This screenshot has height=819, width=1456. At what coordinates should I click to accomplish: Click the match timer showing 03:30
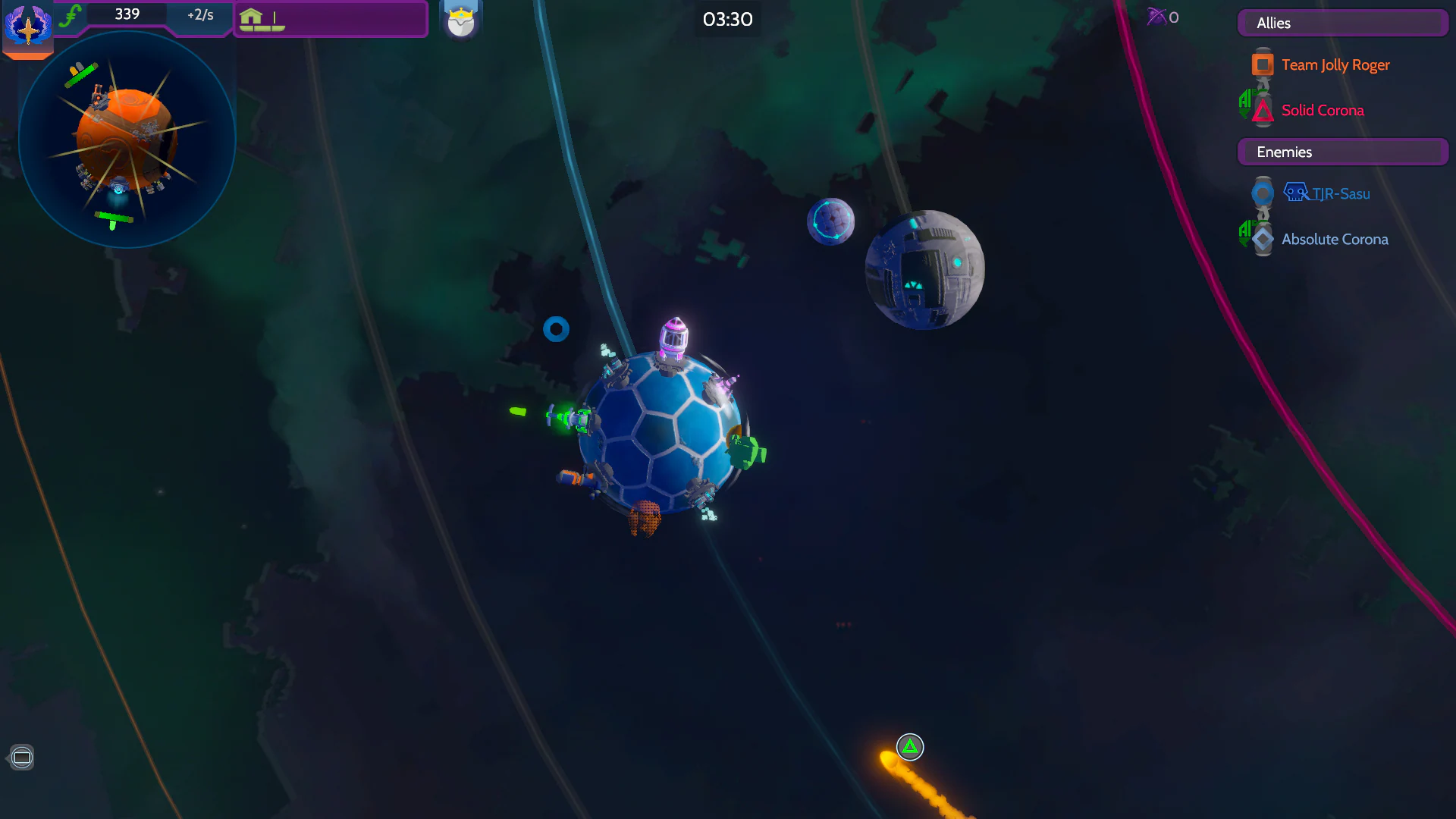pos(726,20)
